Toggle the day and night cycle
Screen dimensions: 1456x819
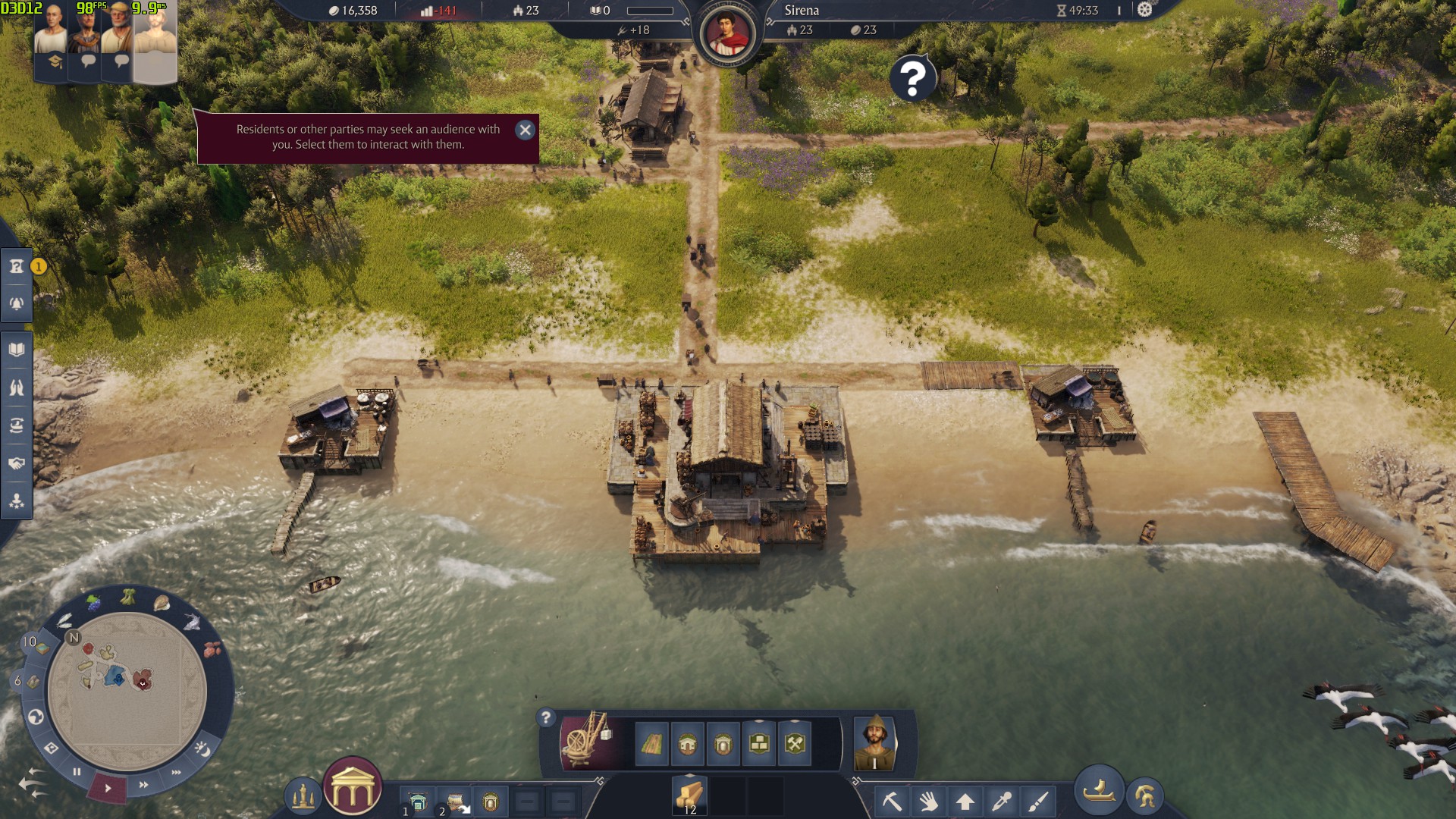[x=202, y=749]
